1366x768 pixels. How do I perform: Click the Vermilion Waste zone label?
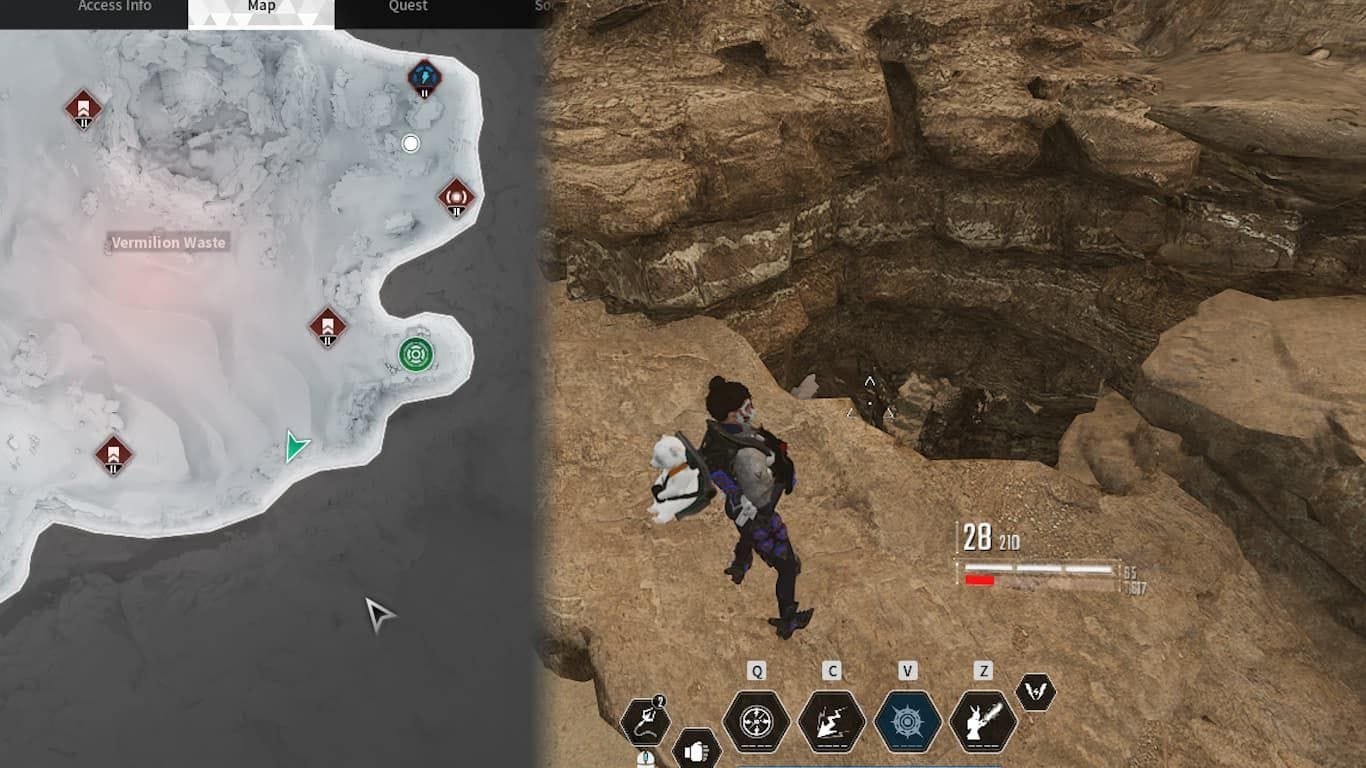point(170,242)
